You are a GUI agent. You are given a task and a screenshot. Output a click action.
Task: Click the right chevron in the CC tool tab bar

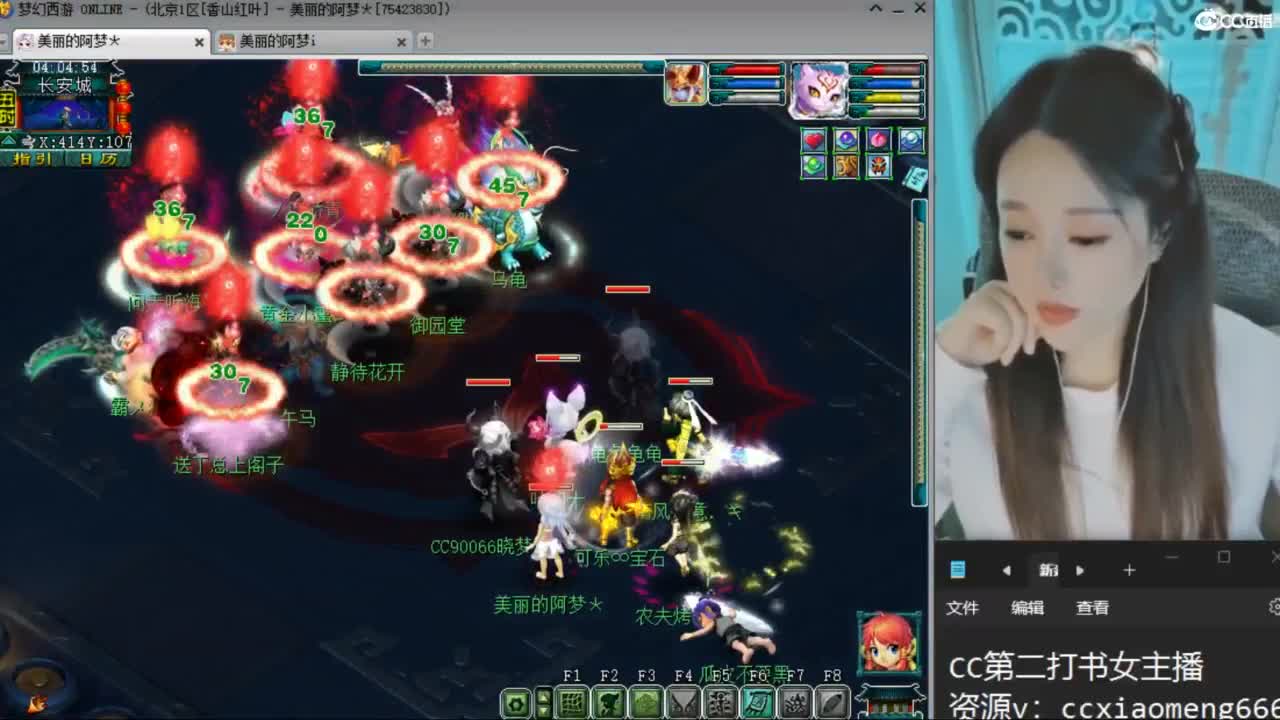1081,570
